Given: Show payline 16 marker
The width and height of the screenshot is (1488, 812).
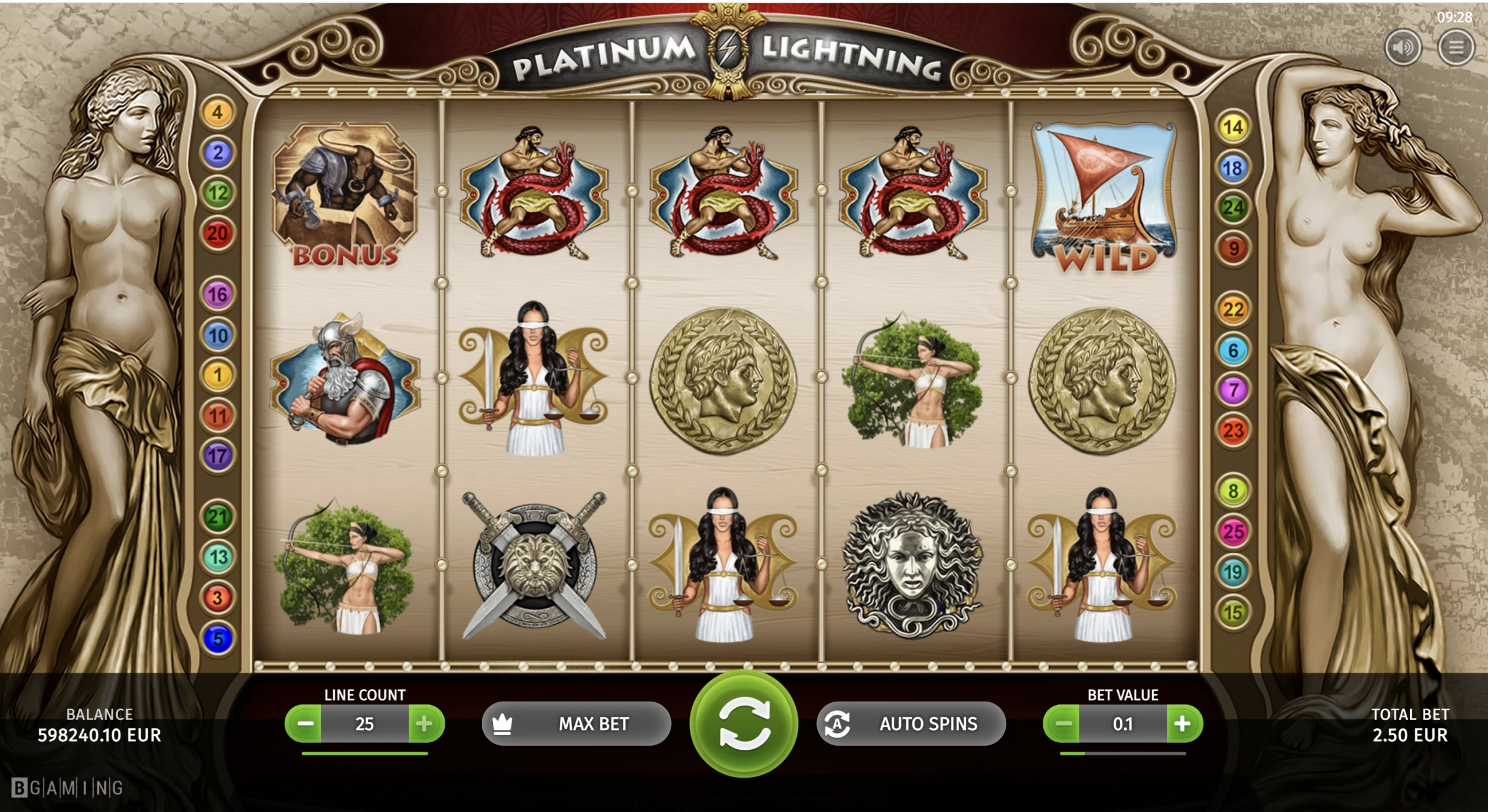Looking at the screenshot, I should 217,295.
